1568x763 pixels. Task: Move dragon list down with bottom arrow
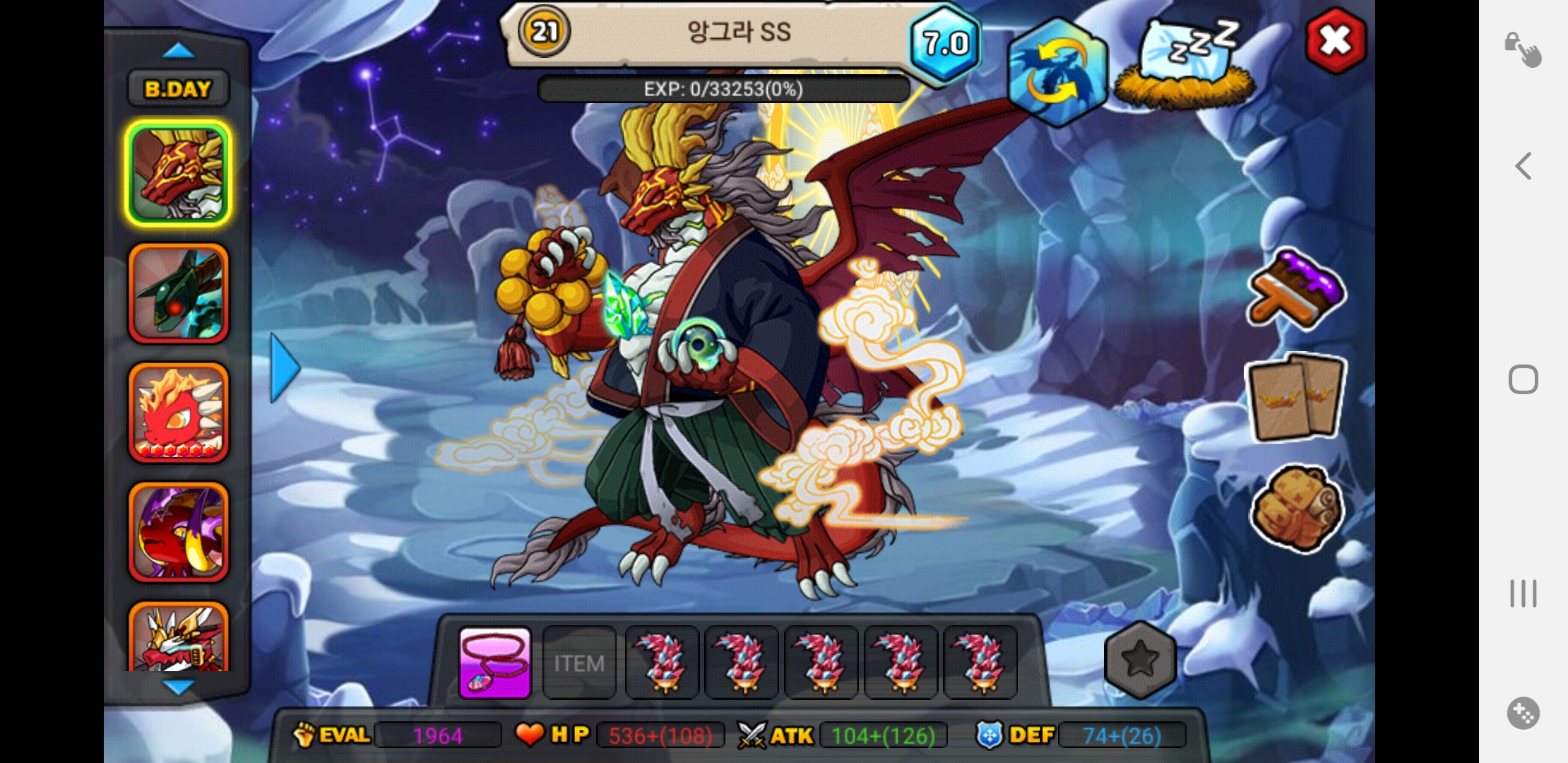tap(178, 687)
